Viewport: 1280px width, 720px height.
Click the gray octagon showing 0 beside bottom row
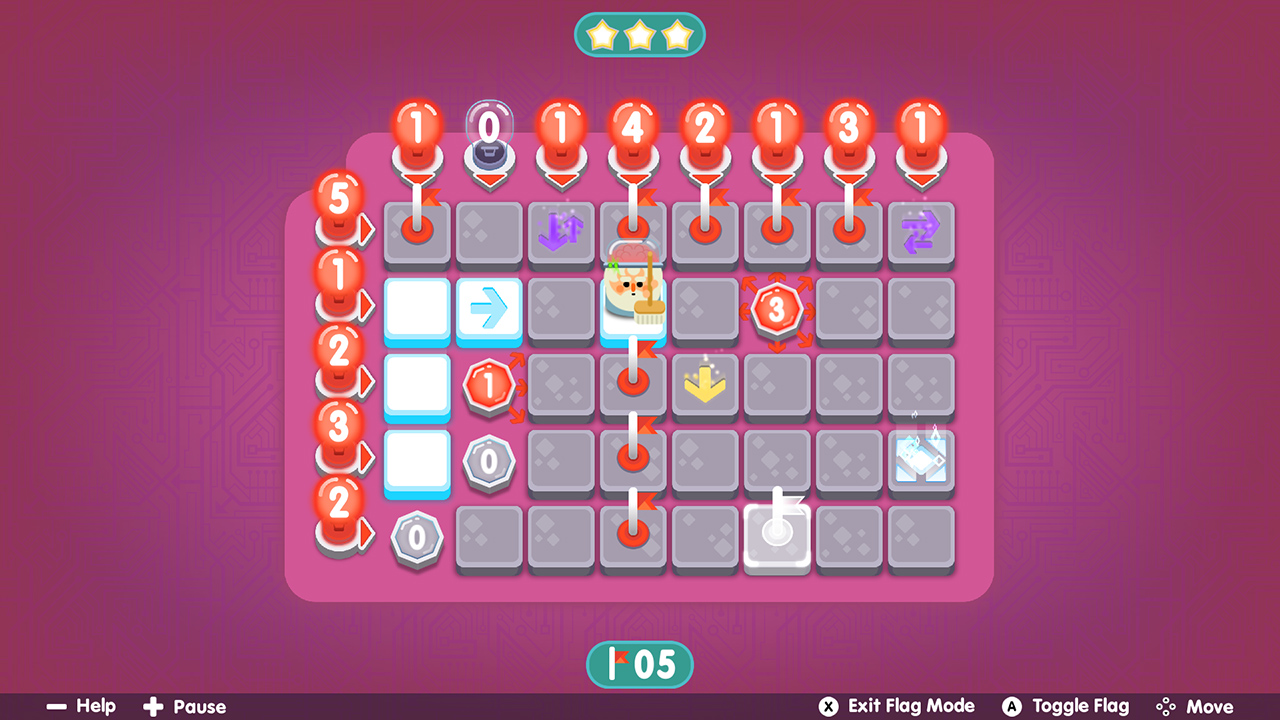[x=417, y=537]
